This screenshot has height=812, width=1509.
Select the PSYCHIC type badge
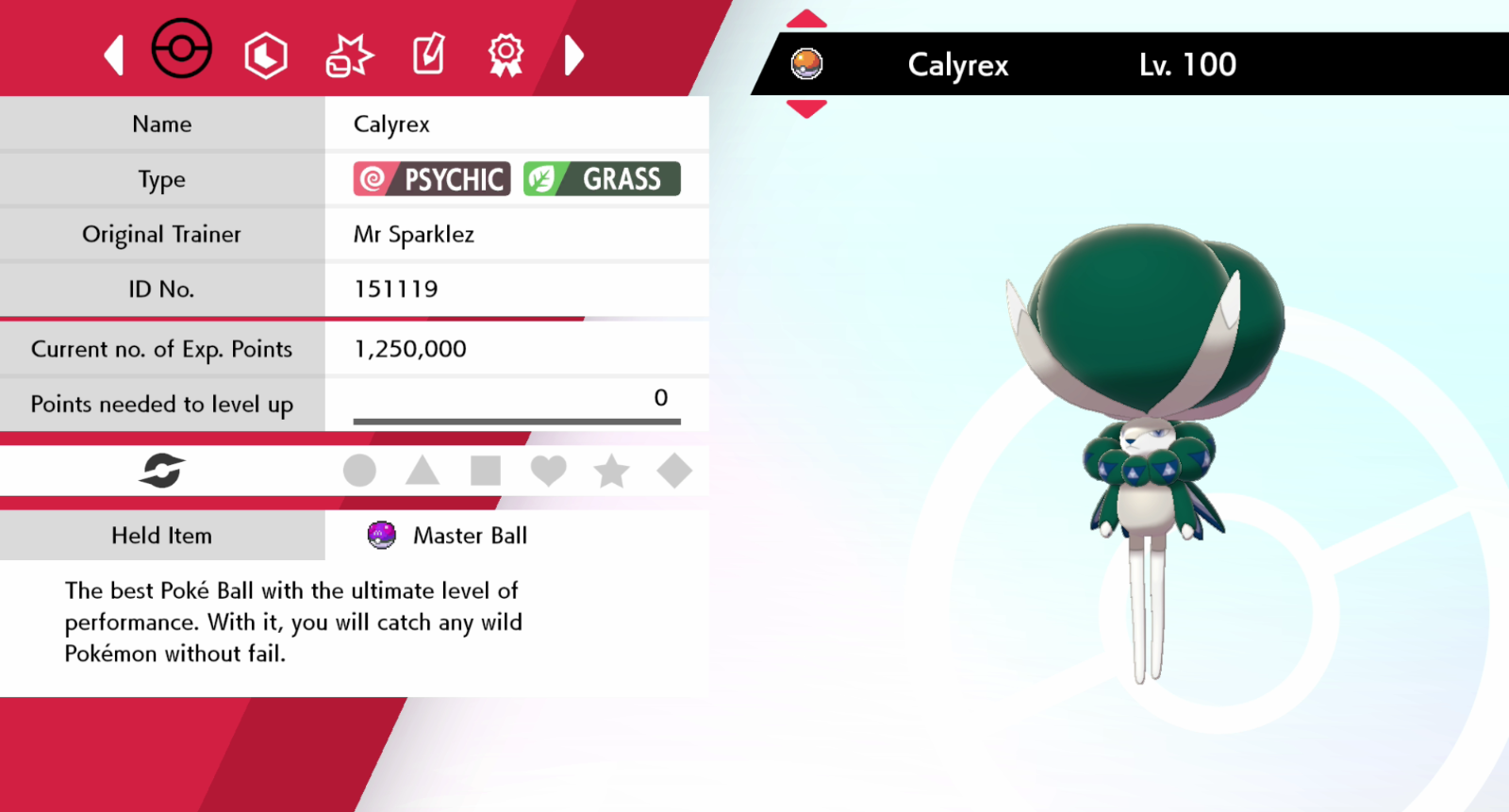coord(429,178)
